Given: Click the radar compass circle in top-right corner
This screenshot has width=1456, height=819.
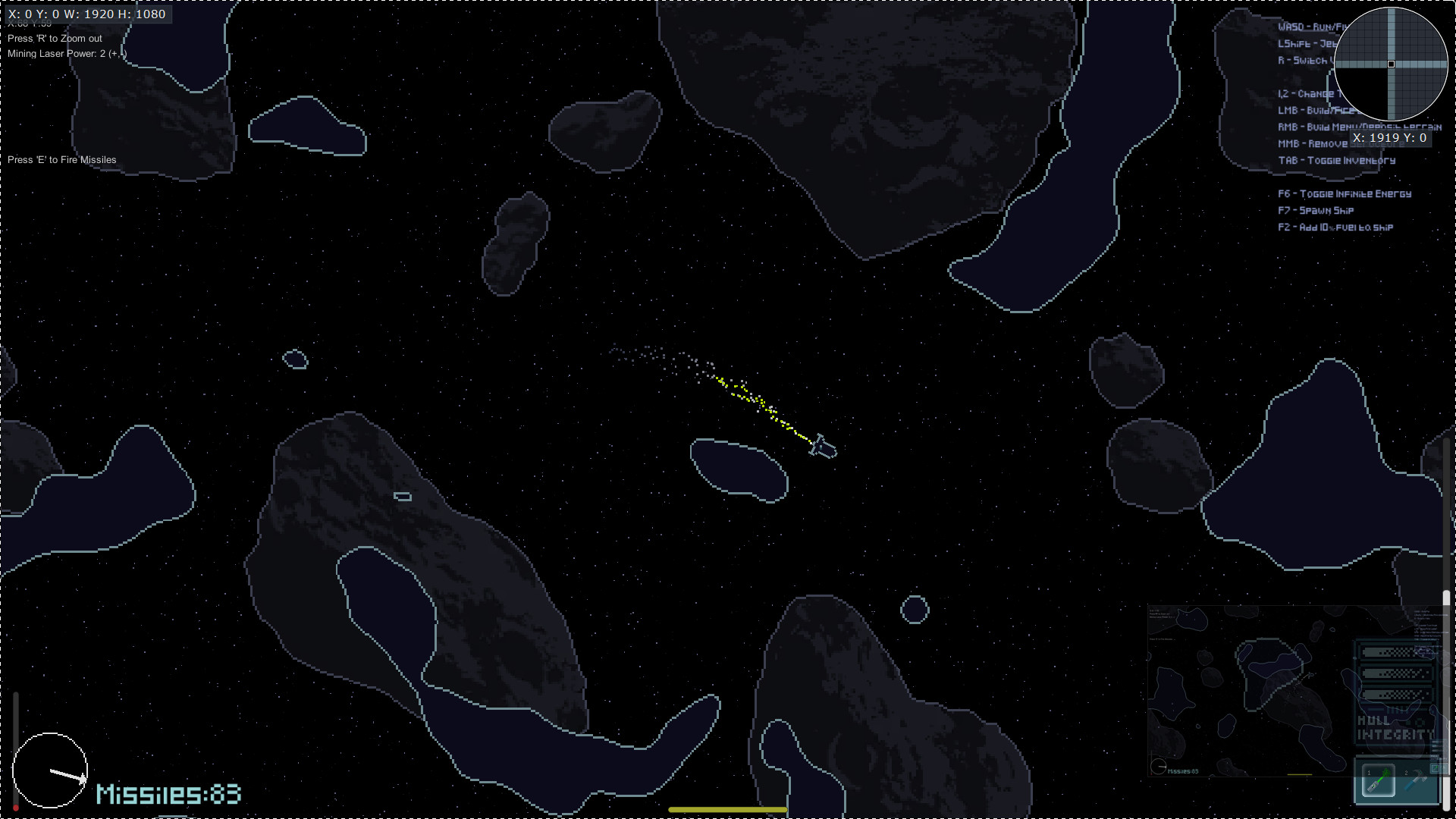Looking at the screenshot, I should pyautogui.click(x=1392, y=65).
